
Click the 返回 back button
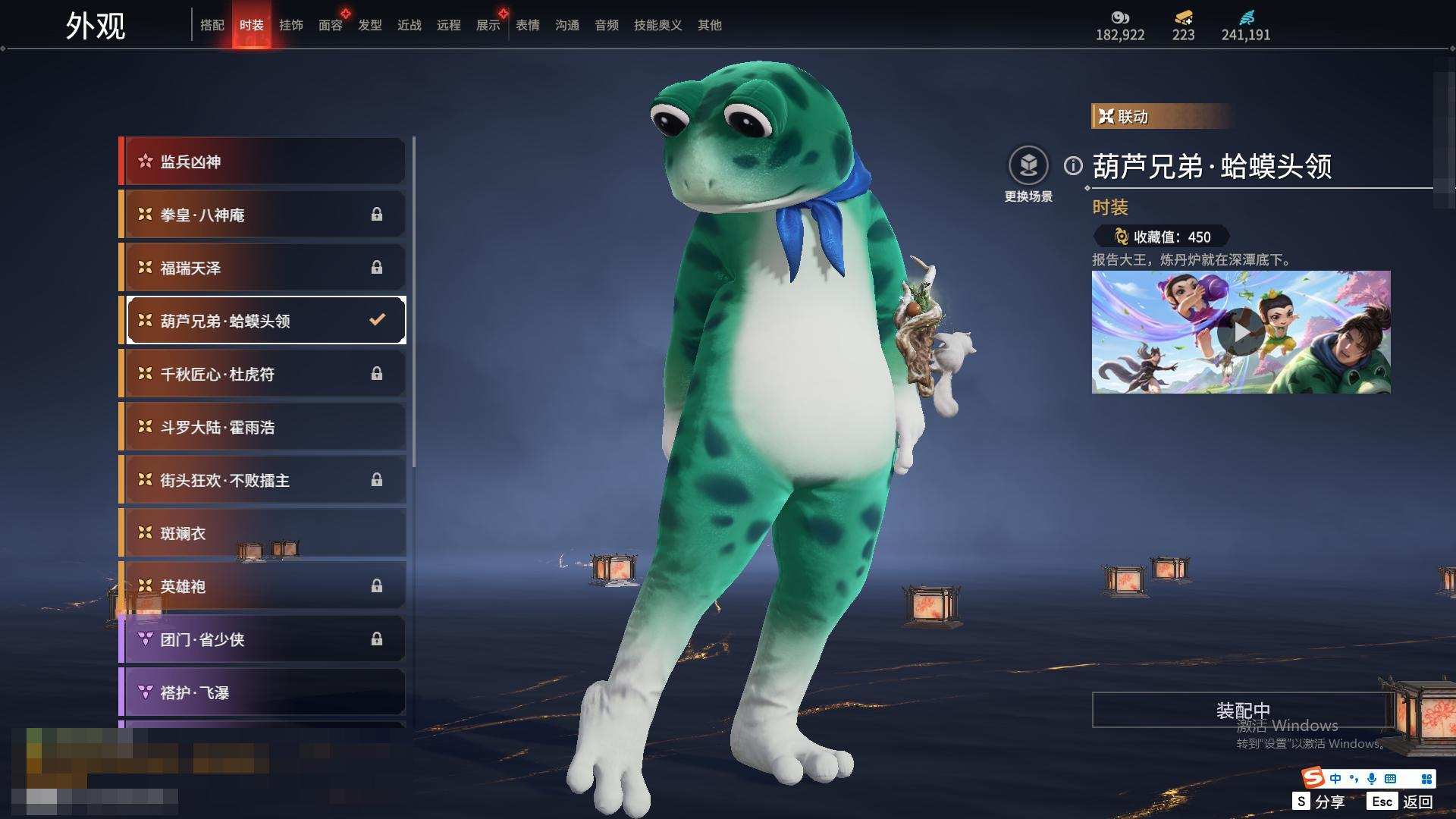1417,802
